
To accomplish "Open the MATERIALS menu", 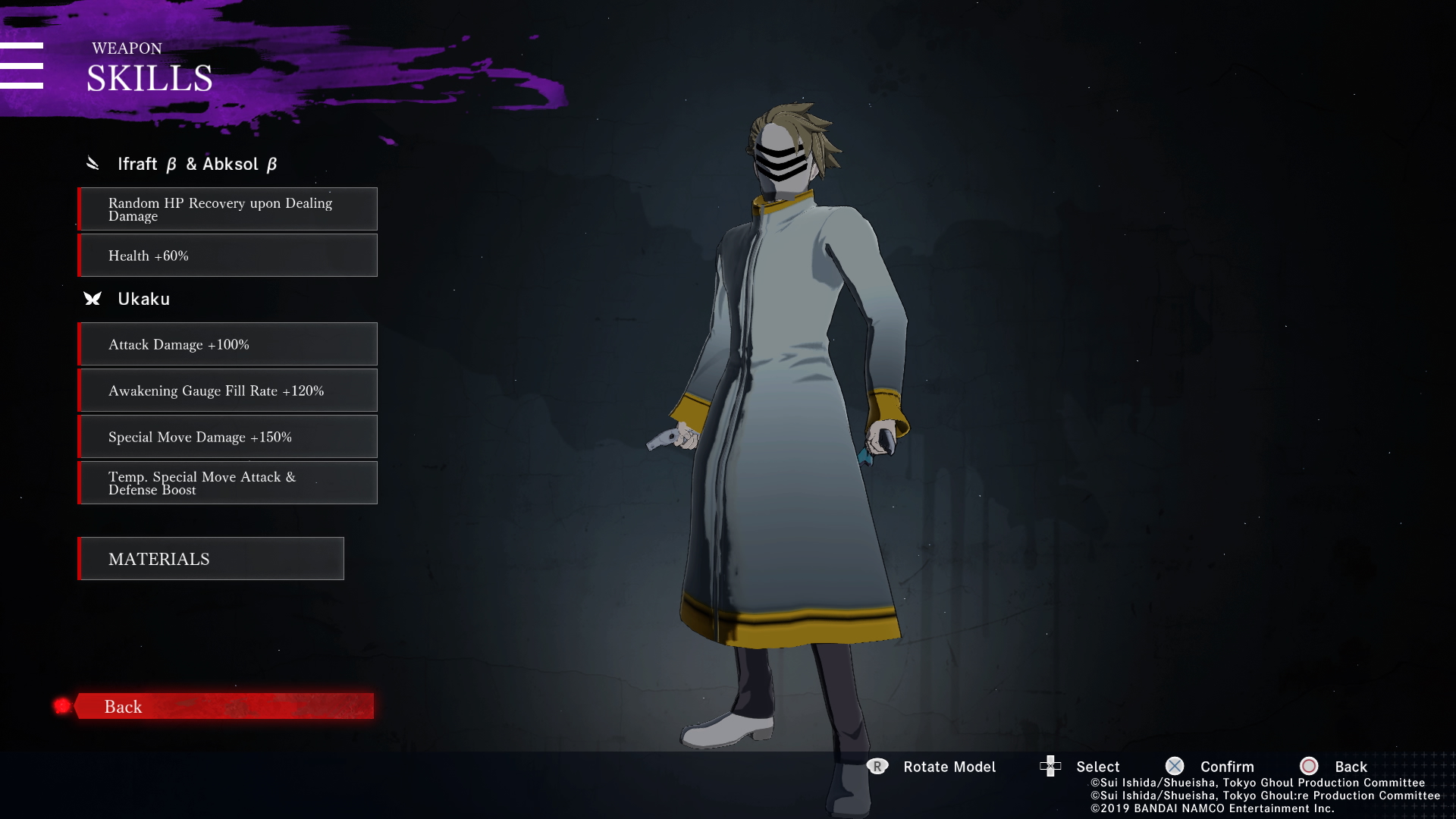I will tap(211, 559).
